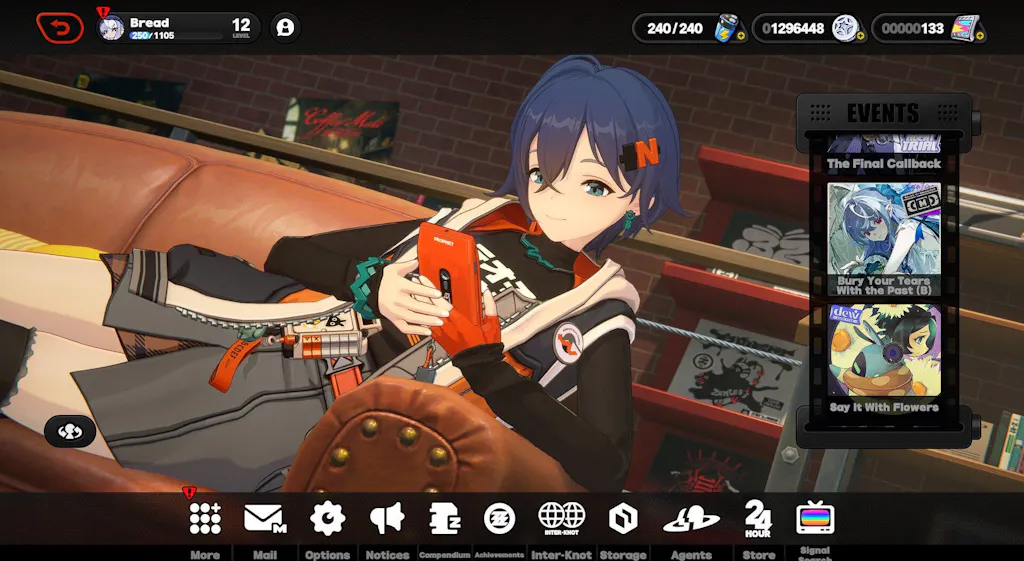
Task: Click the red back arrow button
Action: 60,28
